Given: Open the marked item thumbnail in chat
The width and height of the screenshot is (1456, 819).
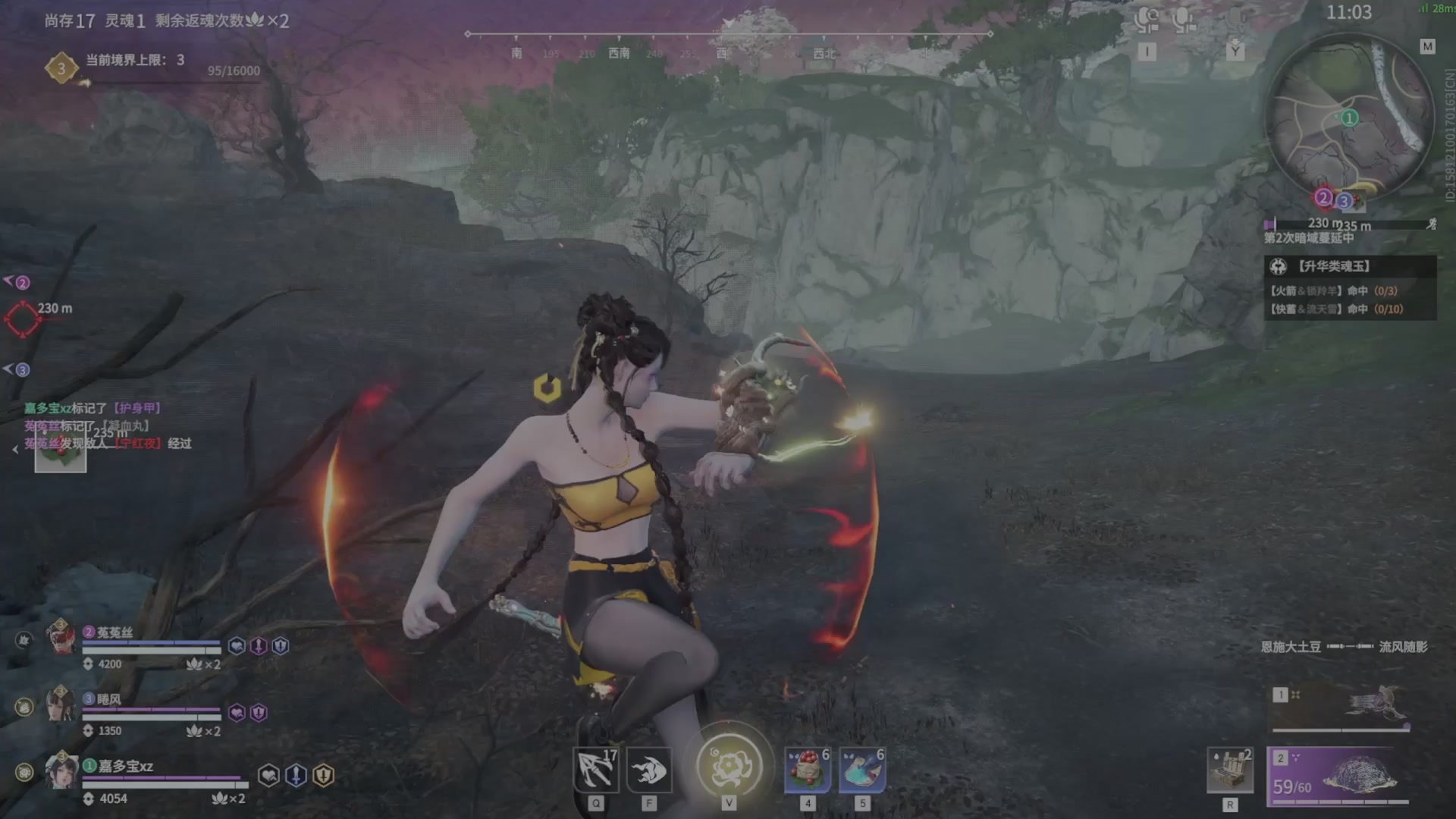Looking at the screenshot, I should pyautogui.click(x=61, y=454).
